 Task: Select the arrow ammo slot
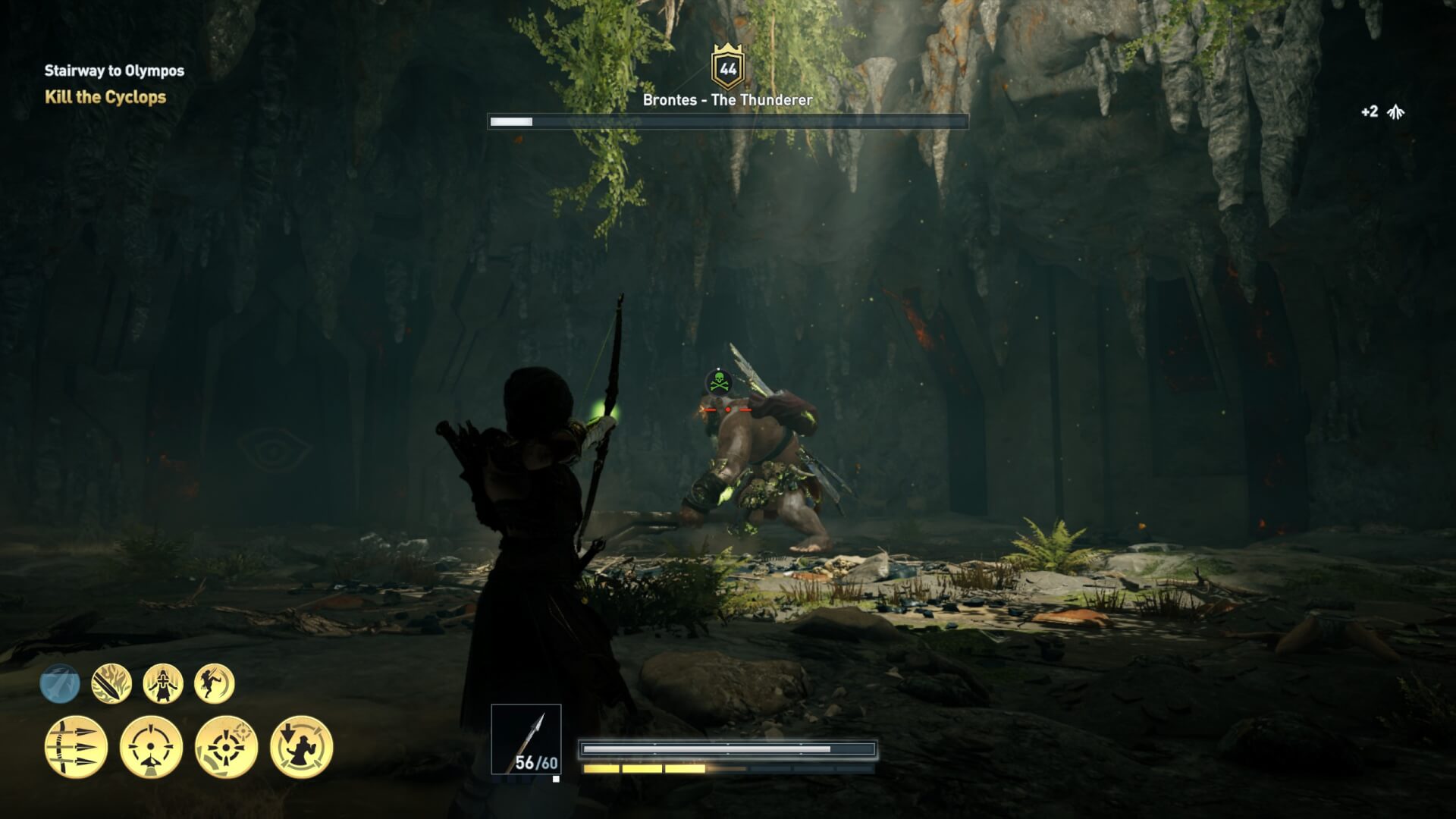(526, 739)
